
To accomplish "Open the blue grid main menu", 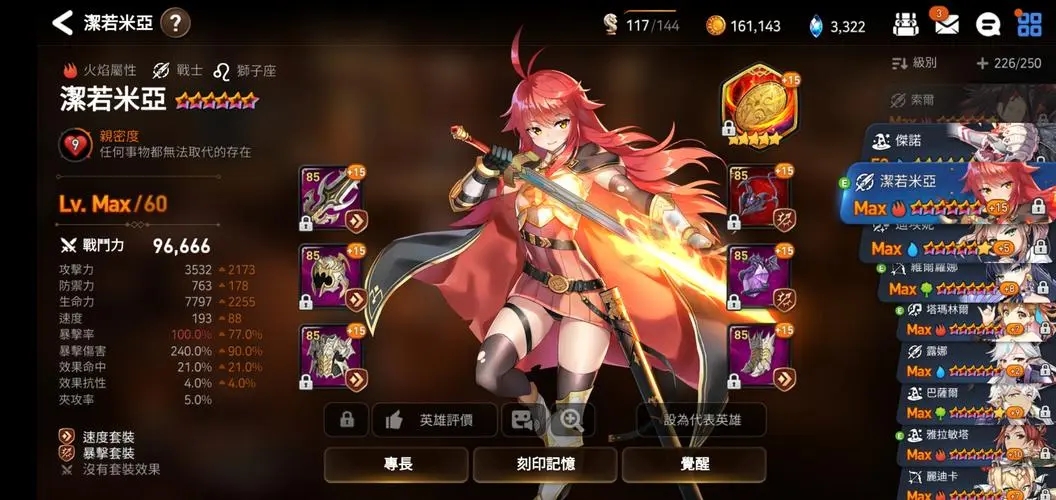I will point(1028,23).
